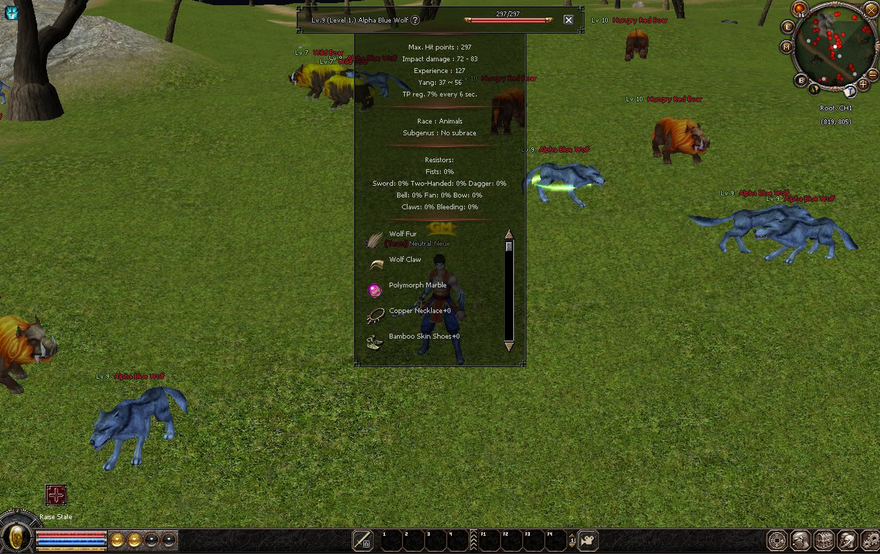Close the minimap with the X button
880x554 pixels.
pyautogui.click(x=870, y=9)
